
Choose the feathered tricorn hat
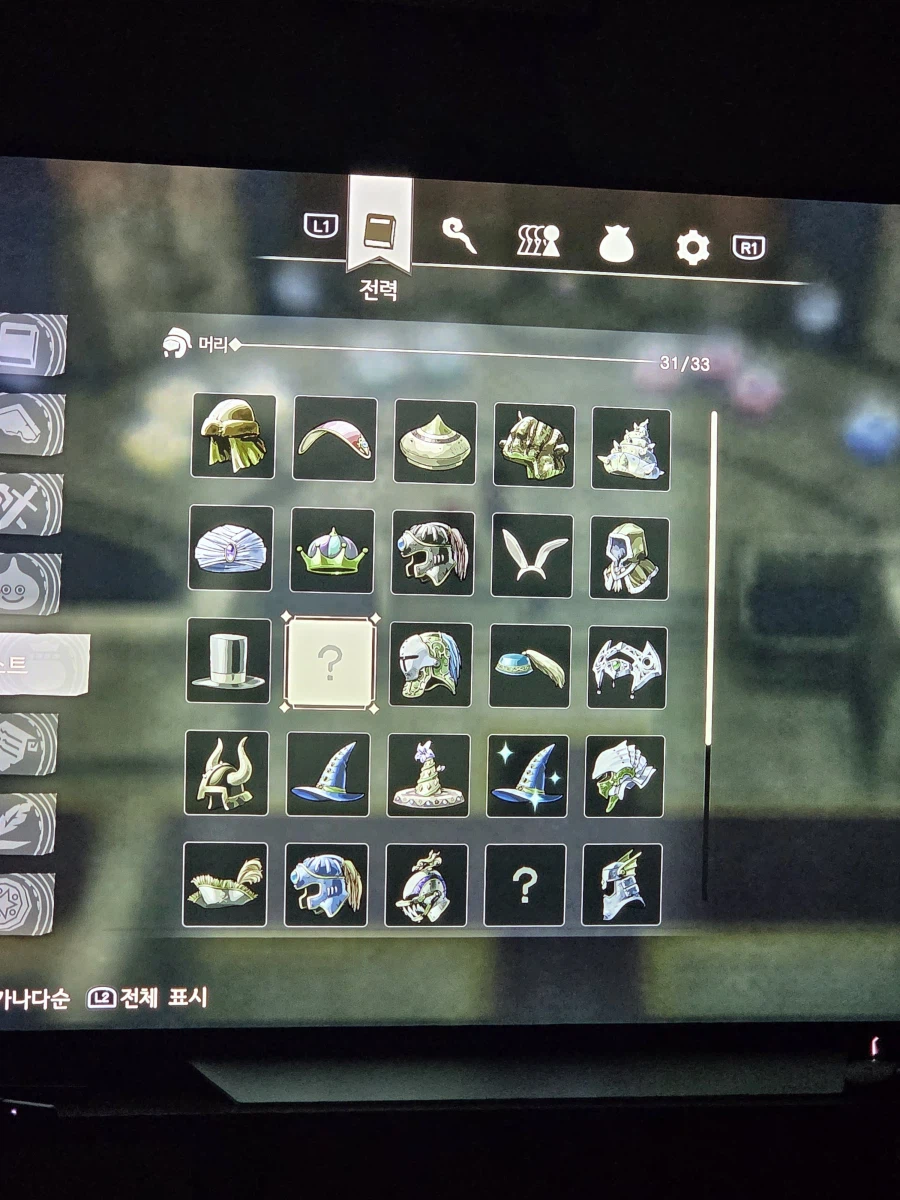[x=225, y=884]
